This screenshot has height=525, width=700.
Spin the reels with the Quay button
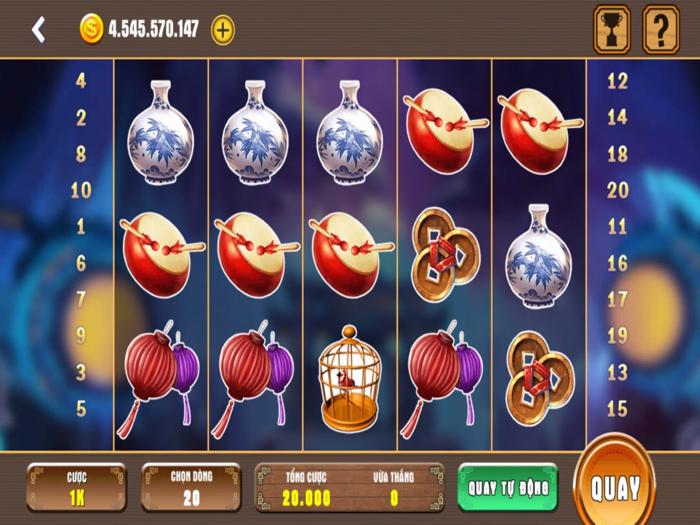615,487
